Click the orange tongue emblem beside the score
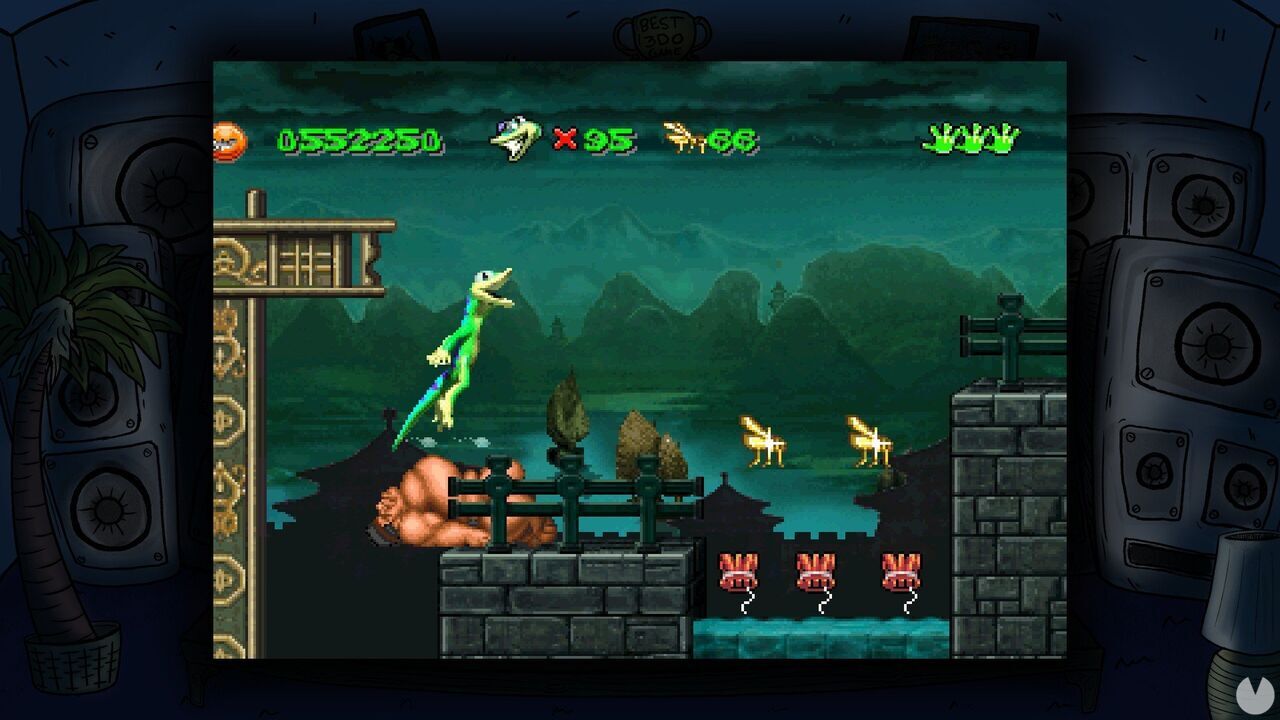Image resolution: width=1280 pixels, height=720 pixels. point(232,142)
